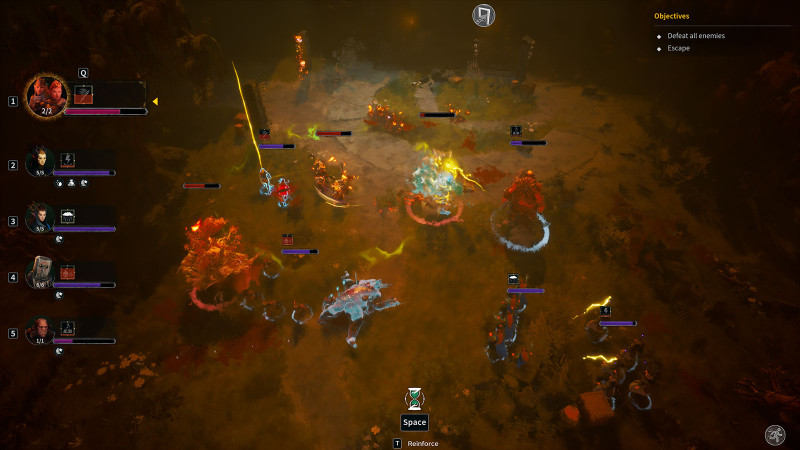This screenshot has width=800, height=450.
Task: Click the running figure retreat icon
Action: pos(774,433)
